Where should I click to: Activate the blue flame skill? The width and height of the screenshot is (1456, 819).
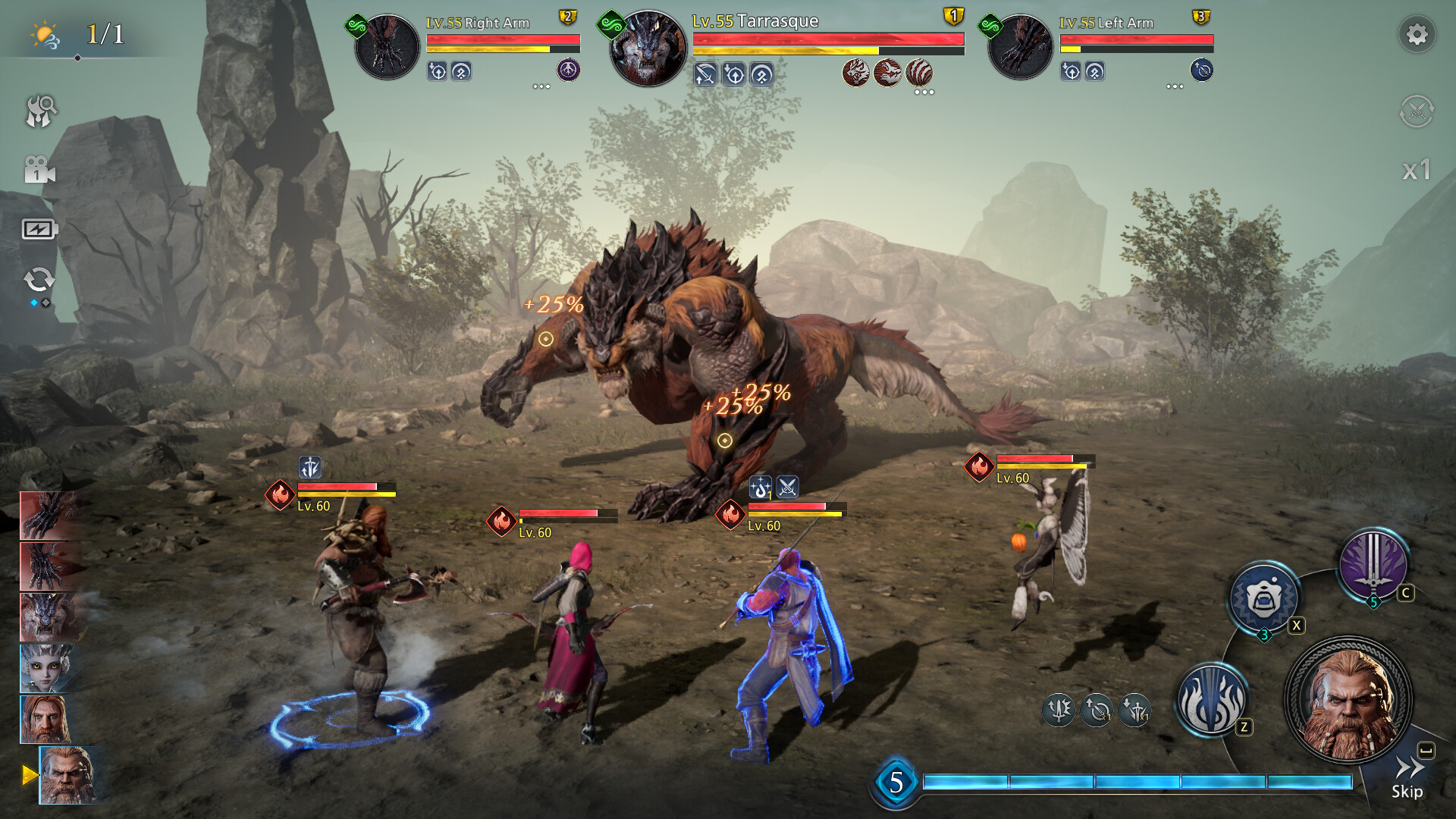(1211, 699)
